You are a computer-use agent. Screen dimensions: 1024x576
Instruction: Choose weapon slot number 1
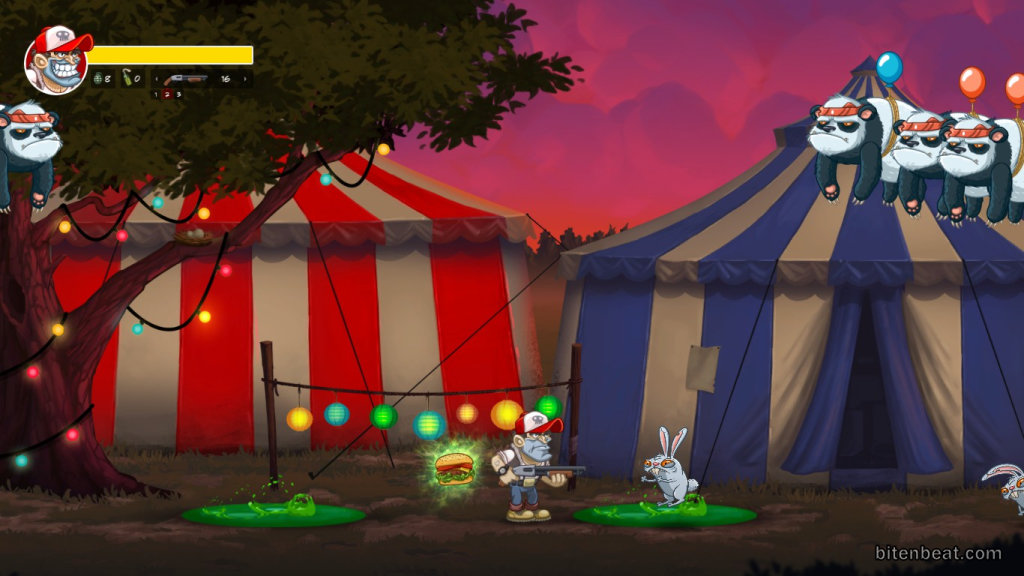point(157,94)
